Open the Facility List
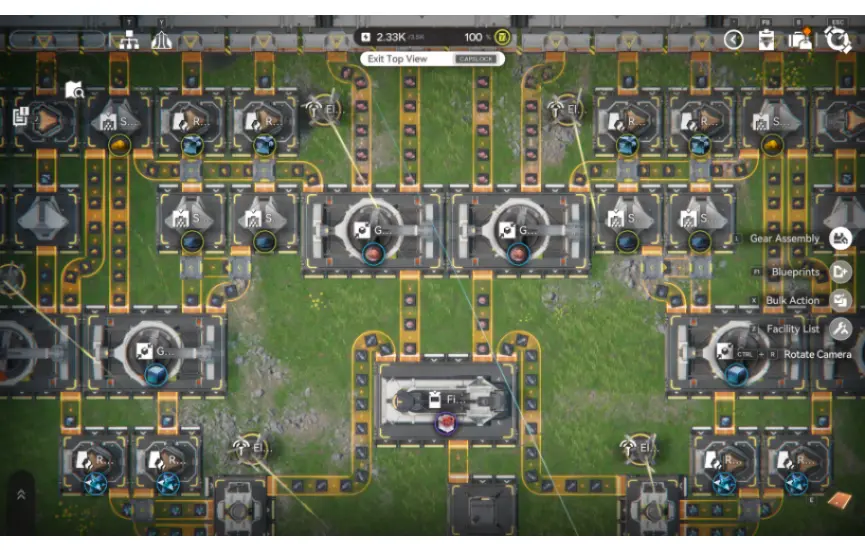The width and height of the screenshot is (865, 550). coord(841,328)
